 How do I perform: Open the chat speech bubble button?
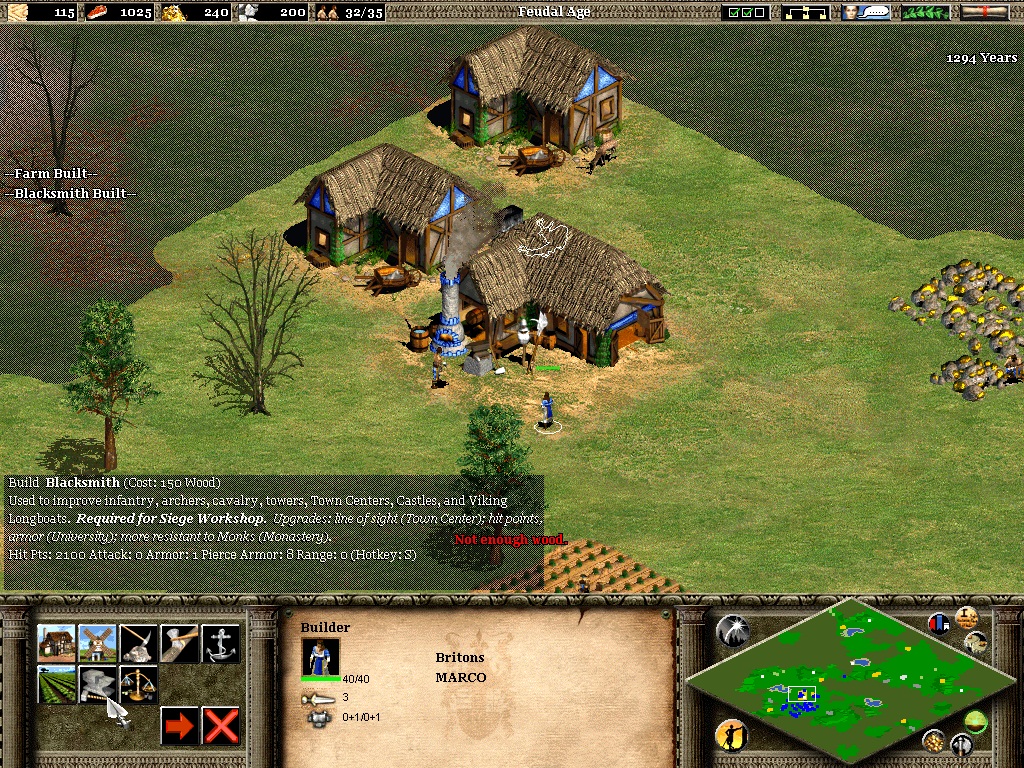866,12
